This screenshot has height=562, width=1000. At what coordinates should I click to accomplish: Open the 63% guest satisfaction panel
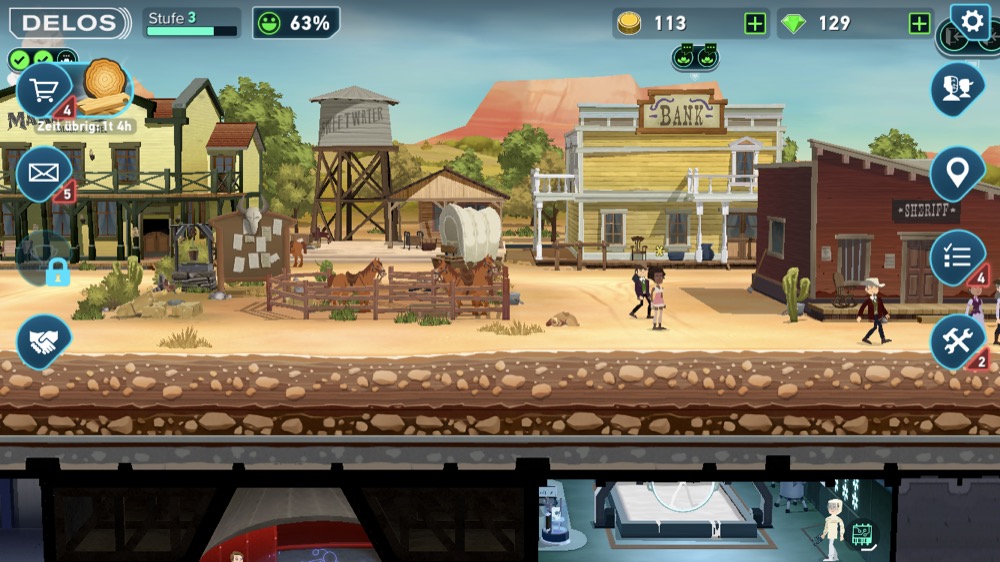296,23
